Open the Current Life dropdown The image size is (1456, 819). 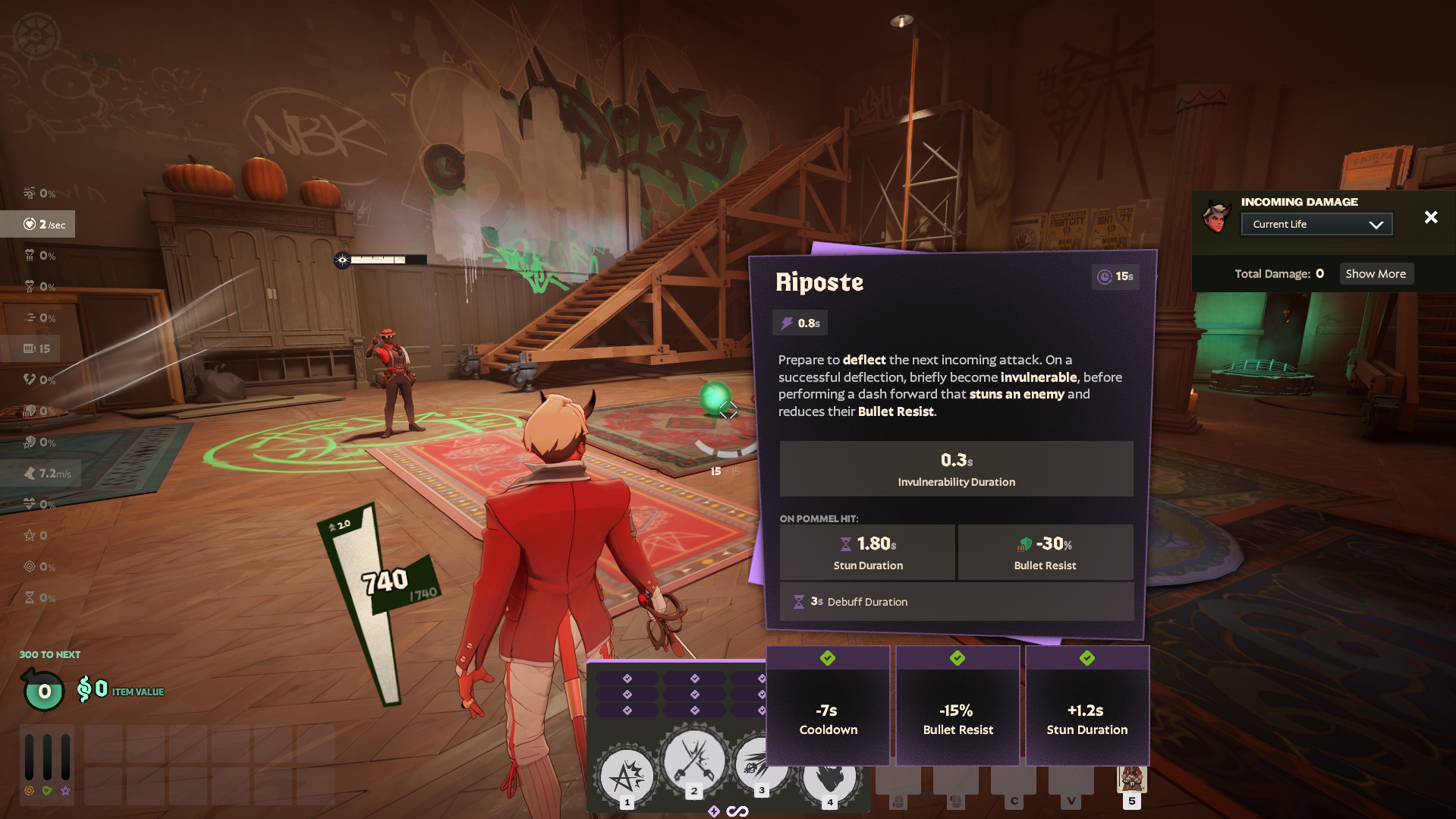[x=1316, y=223]
